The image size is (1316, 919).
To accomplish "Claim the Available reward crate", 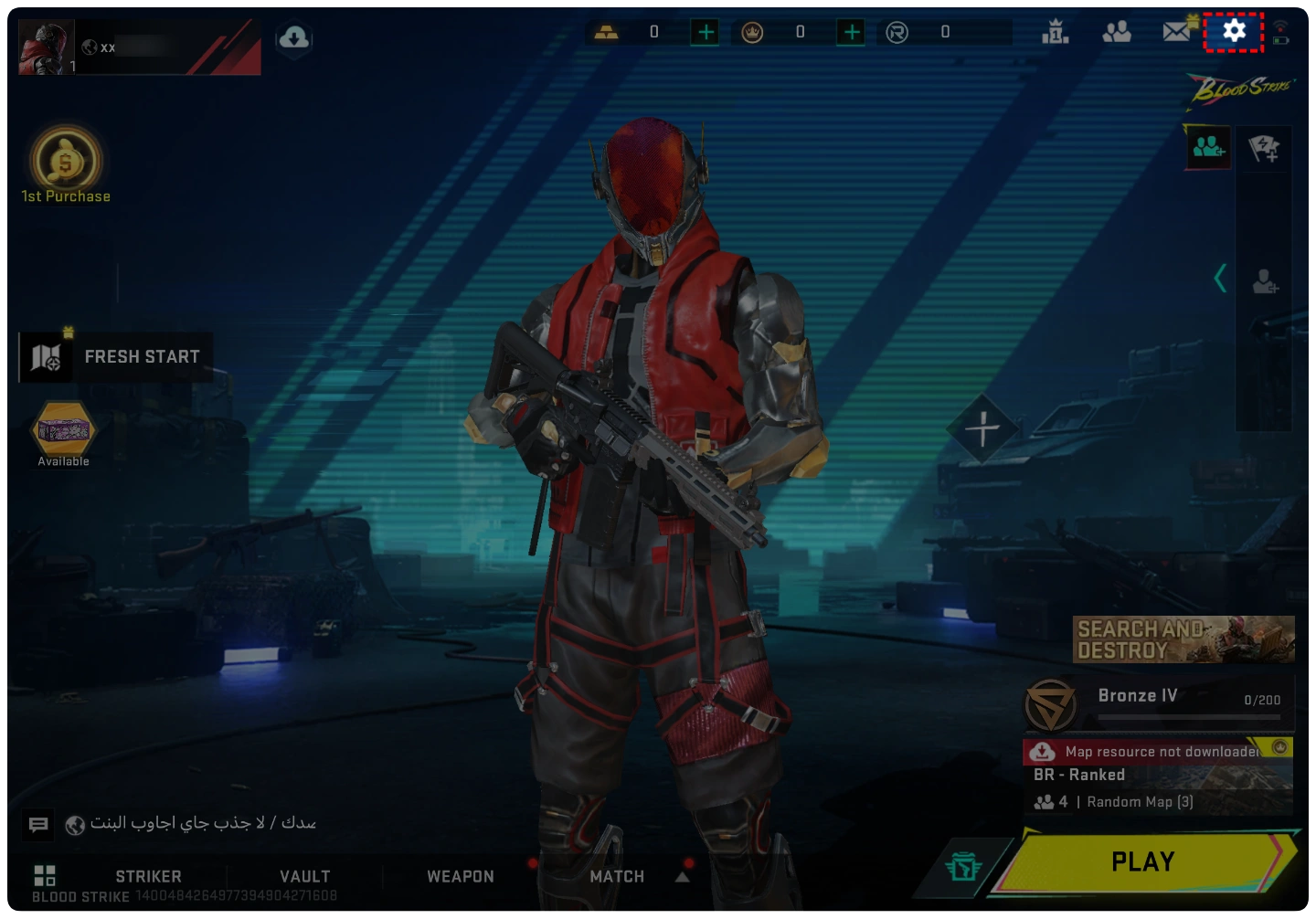I will coord(64,432).
